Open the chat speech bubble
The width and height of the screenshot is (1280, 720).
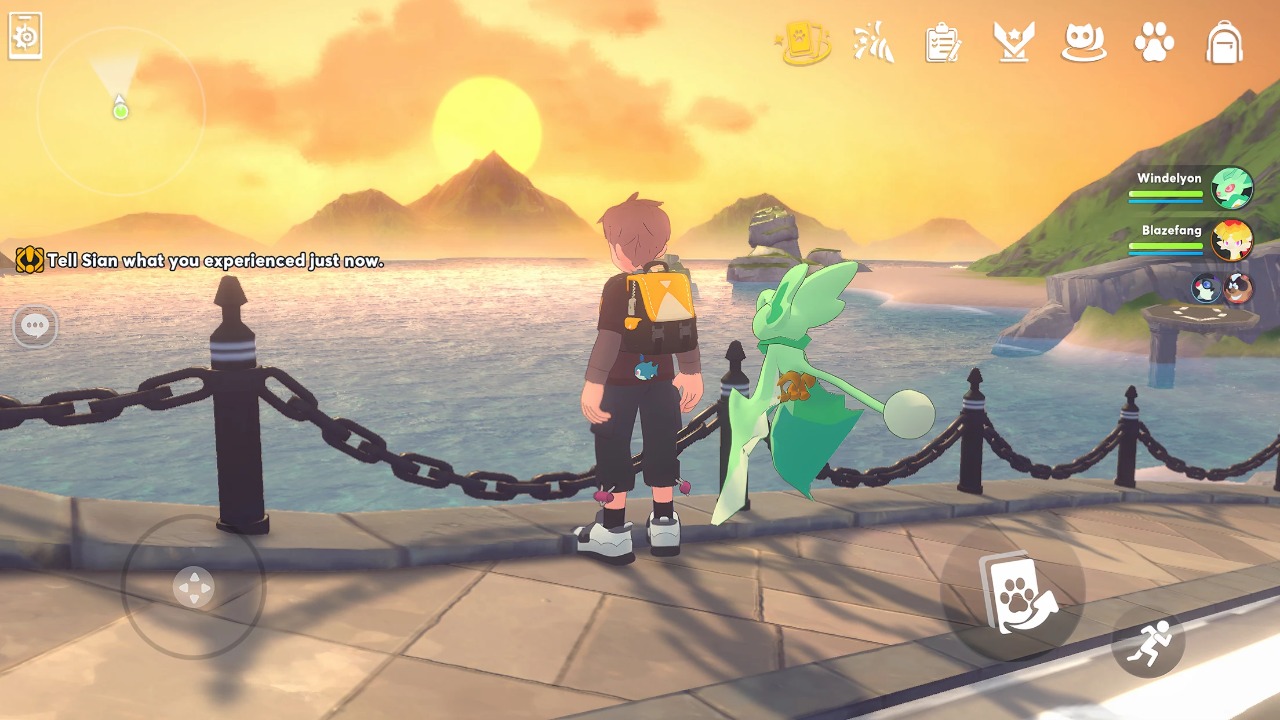tap(36, 326)
